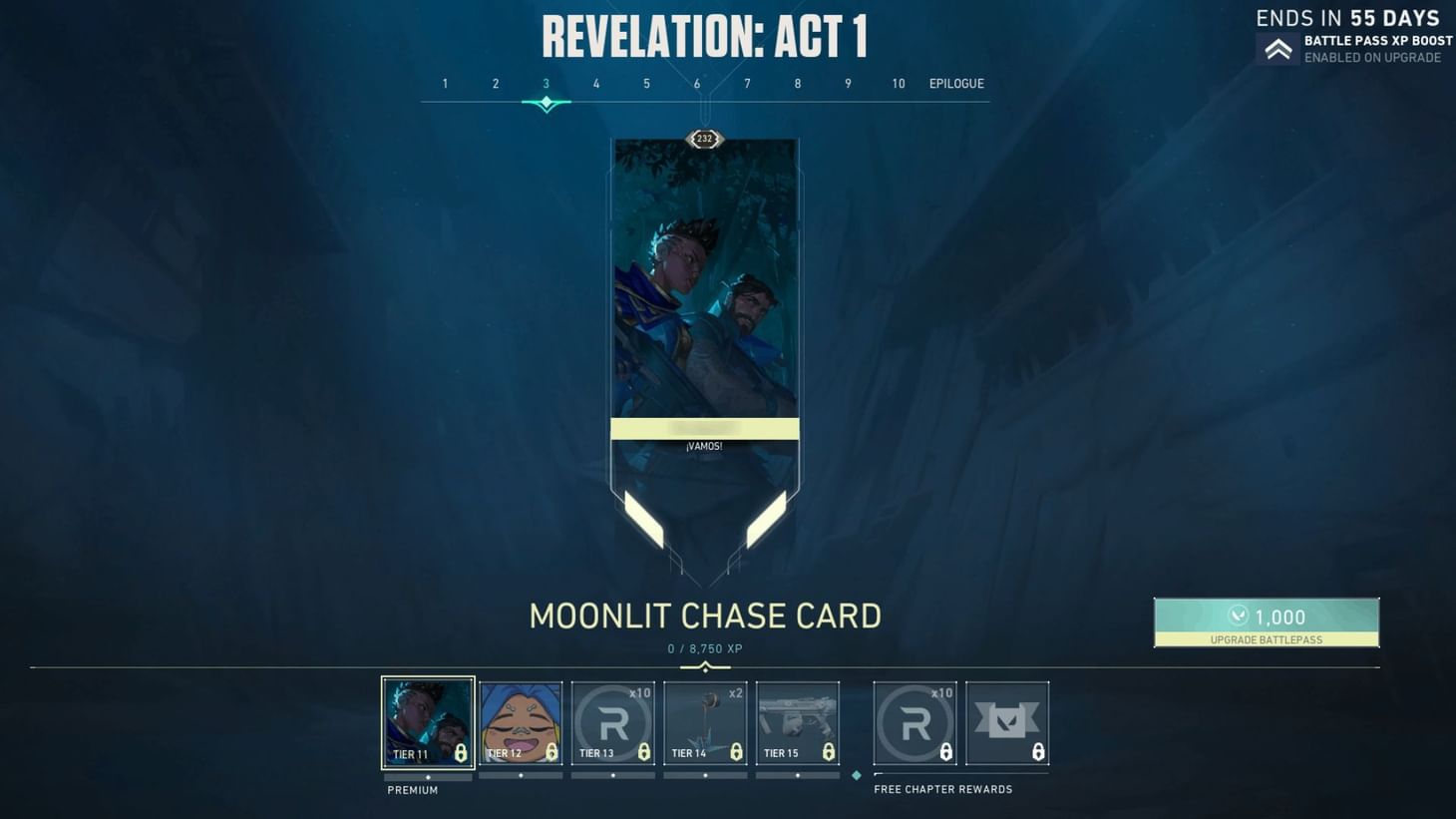Click the Battle Pass XP Boost chevron icon
This screenshot has width=1456, height=819.
1279,47
